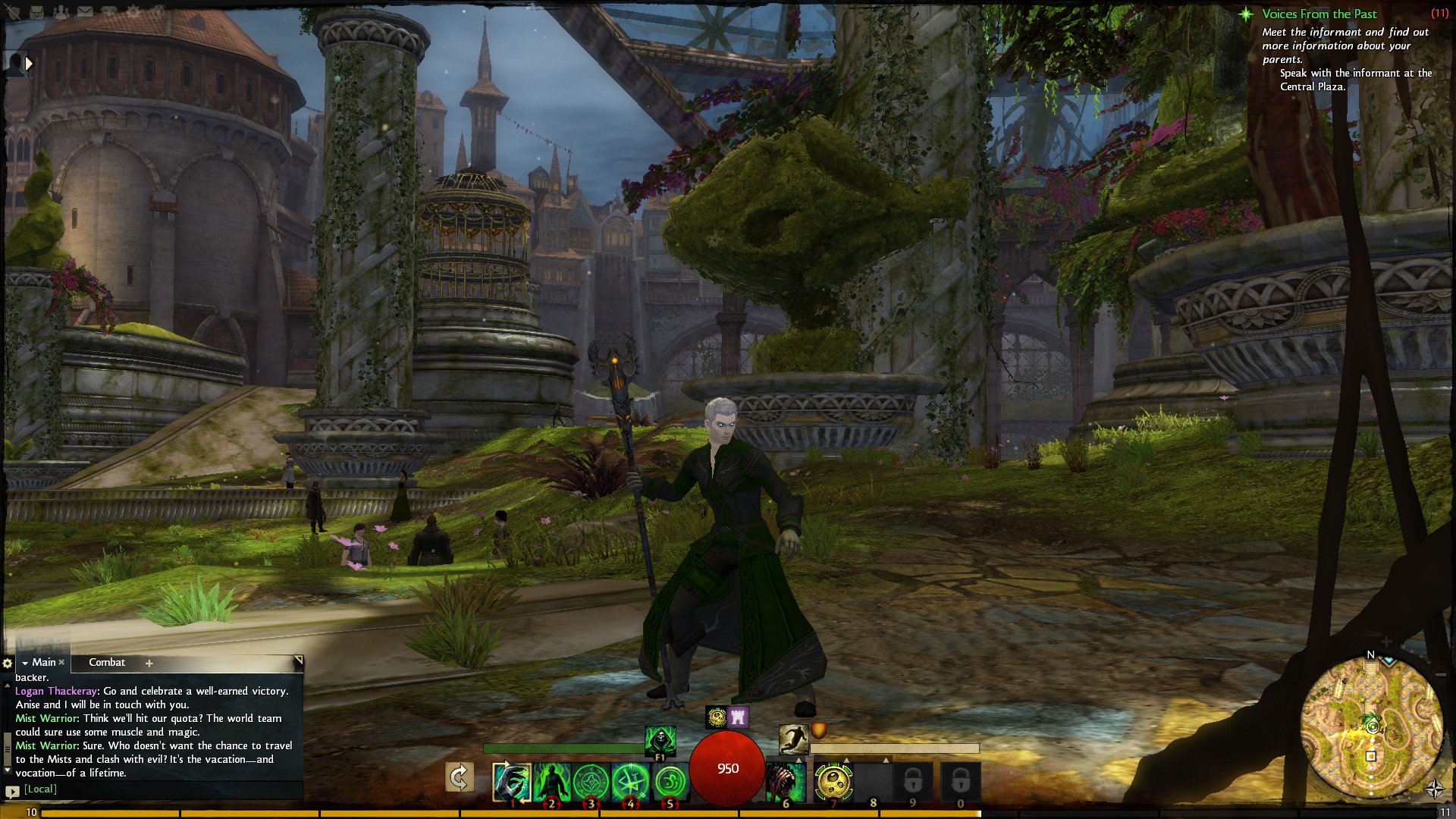Switch to the Combat chat tab
1456x819 pixels.
[x=107, y=663]
